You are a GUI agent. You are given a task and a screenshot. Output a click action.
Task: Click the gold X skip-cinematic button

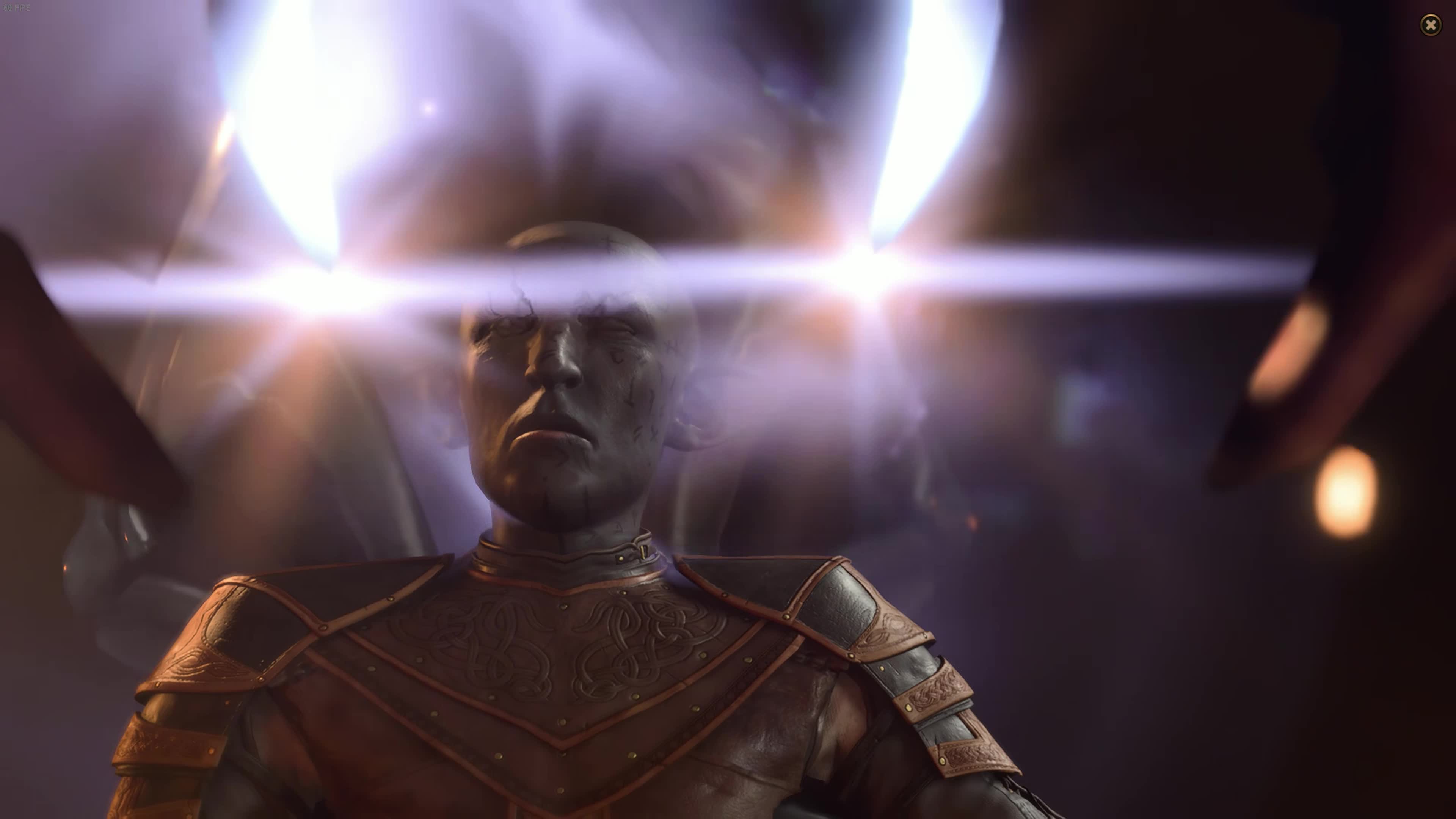pyautogui.click(x=1431, y=24)
